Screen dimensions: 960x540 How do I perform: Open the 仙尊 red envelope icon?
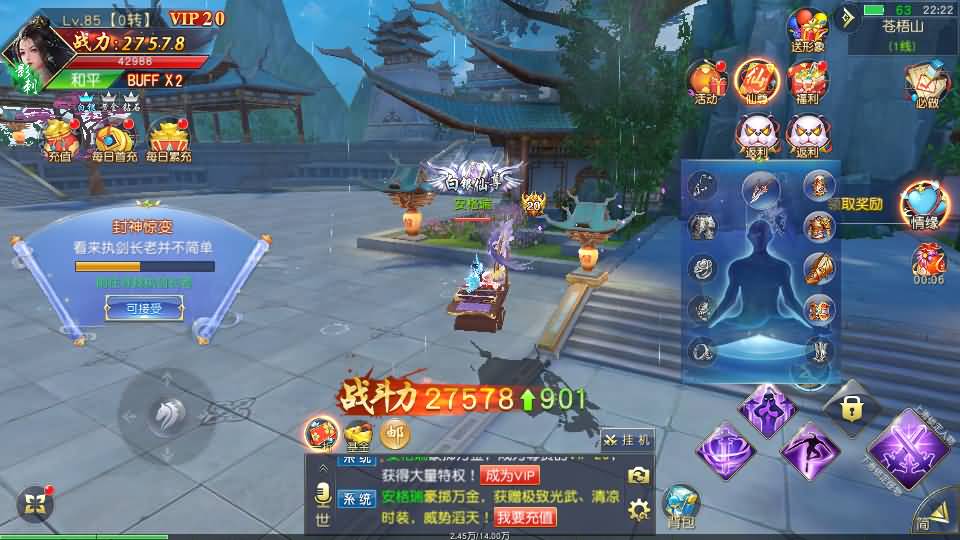click(x=757, y=80)
